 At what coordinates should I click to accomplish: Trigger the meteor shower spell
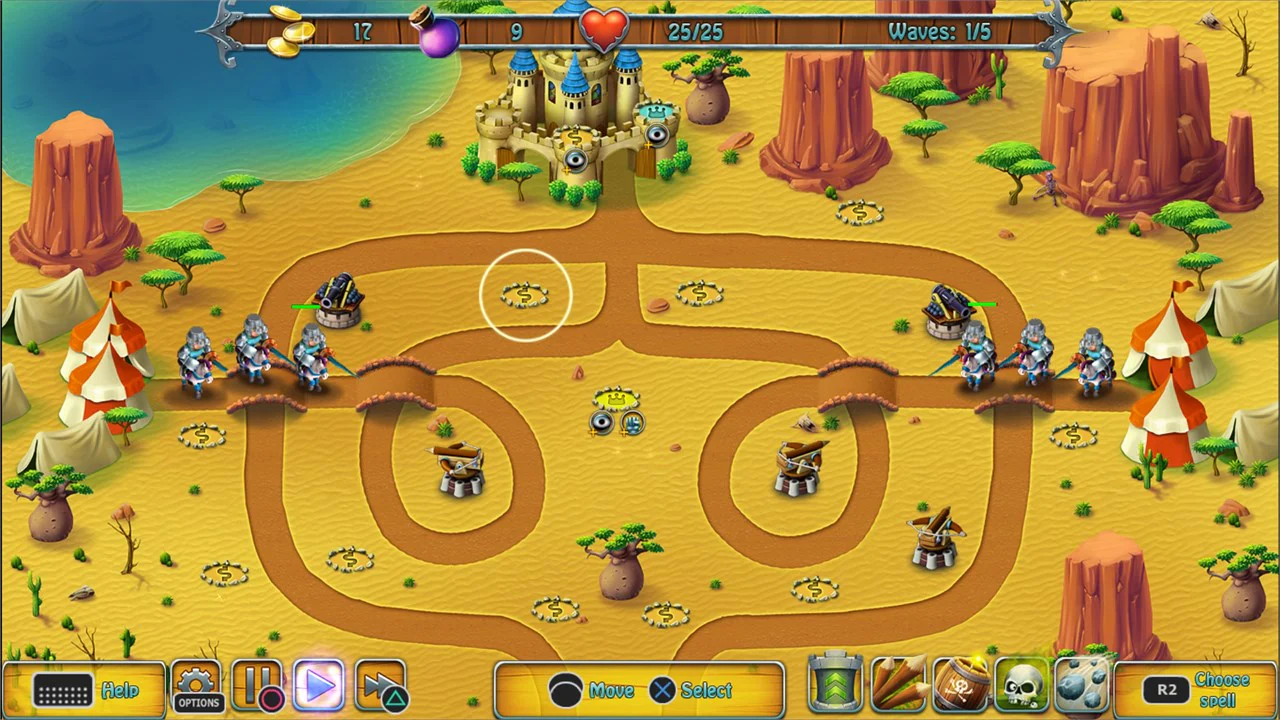pos(1082,685)
